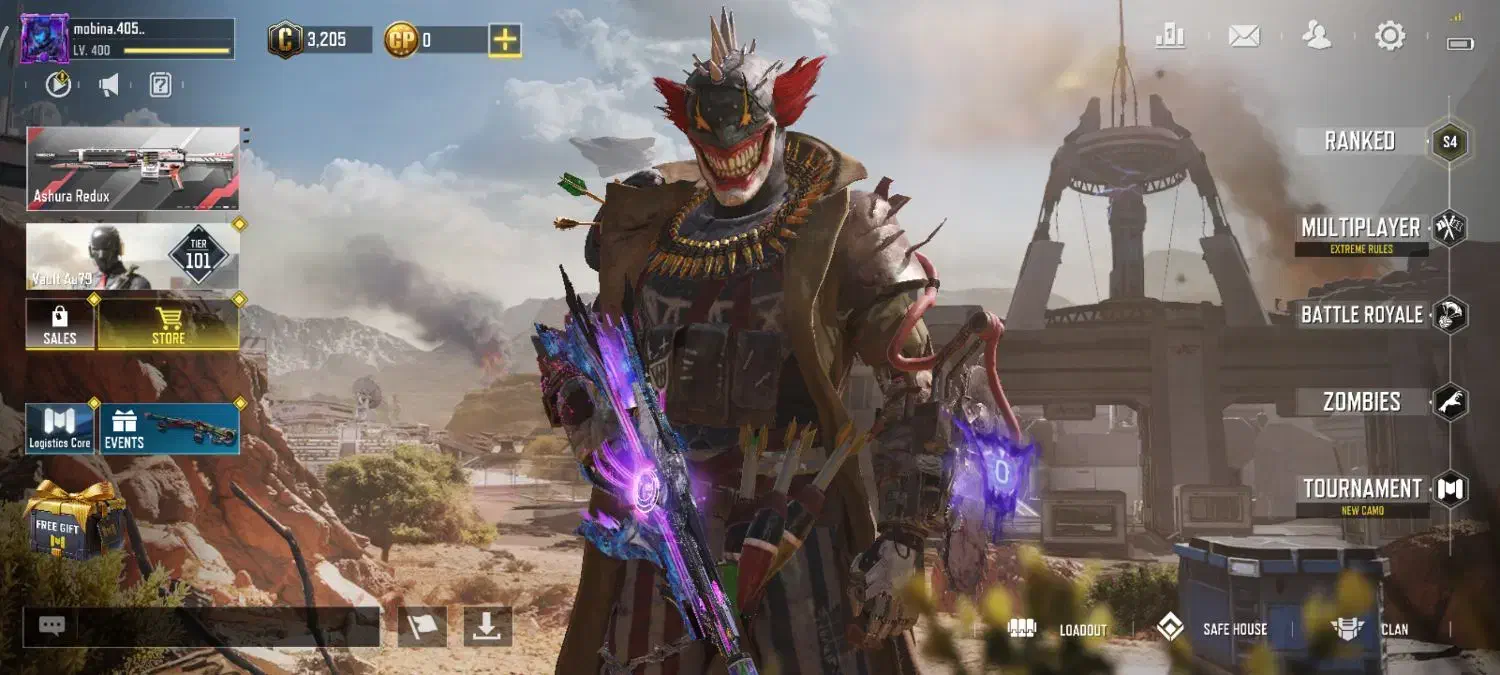This screenshot has height=675, width=1500.
Task: Open the Sales shop
Action: [x=60, y=324]
